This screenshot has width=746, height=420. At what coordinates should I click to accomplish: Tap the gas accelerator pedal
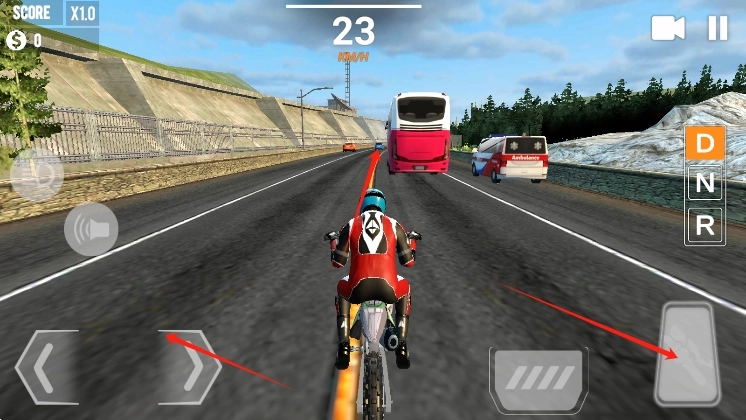687,354
